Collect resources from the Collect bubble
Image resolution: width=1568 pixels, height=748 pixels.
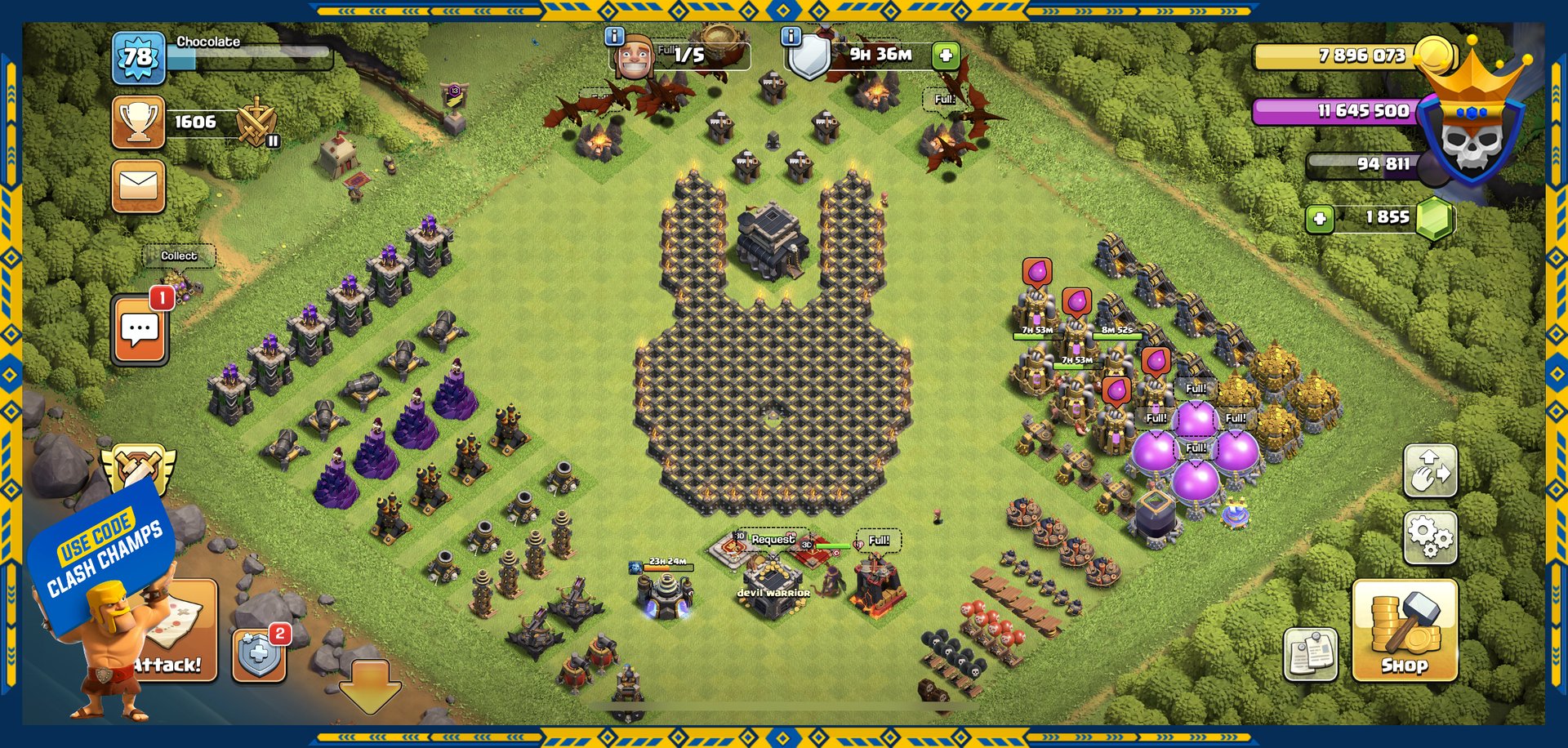pyautogui.click(x=179, y=256)
